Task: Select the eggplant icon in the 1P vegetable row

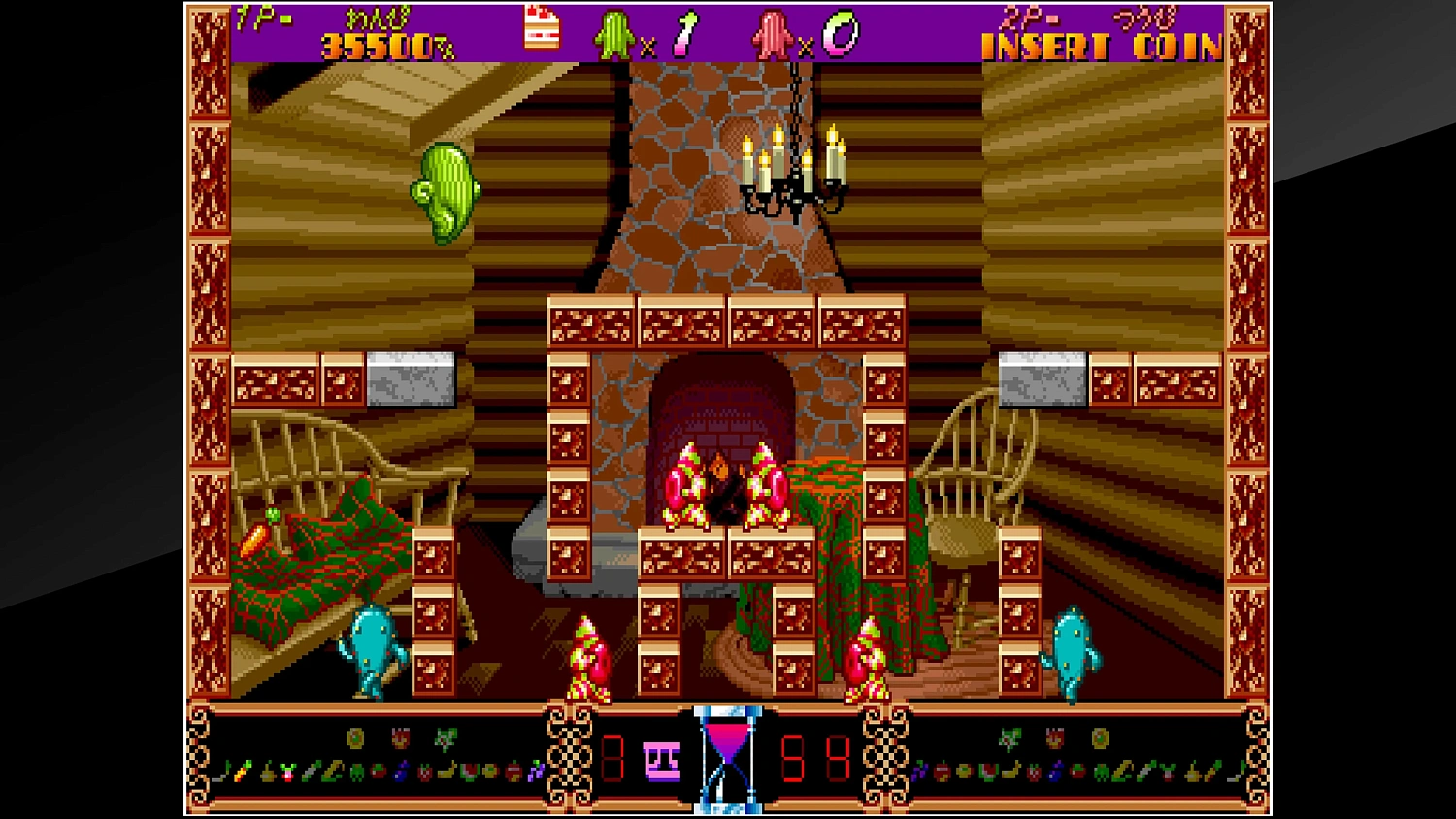Action: pyautogui.click(x=400, y=770)
